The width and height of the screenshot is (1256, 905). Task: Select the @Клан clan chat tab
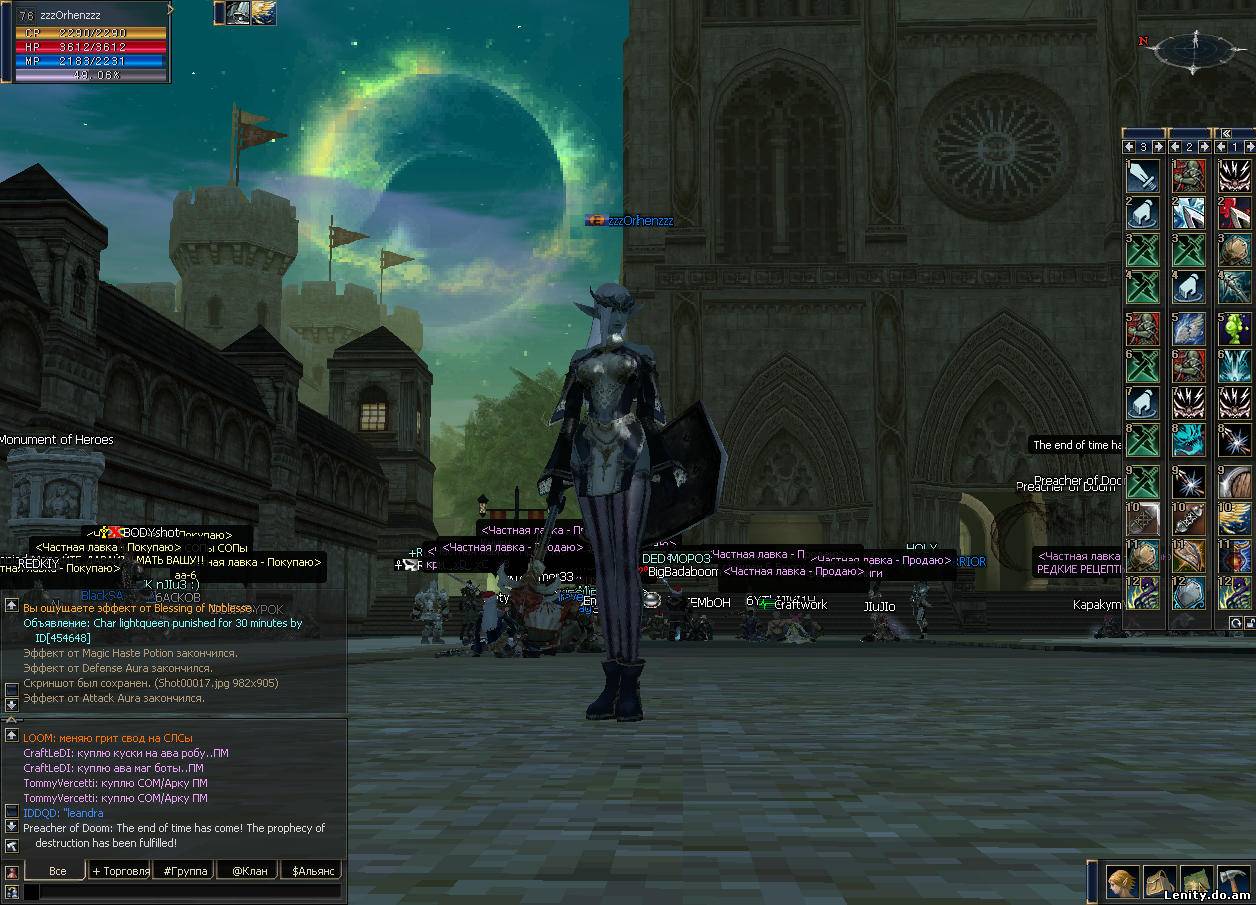pos(249,871)
